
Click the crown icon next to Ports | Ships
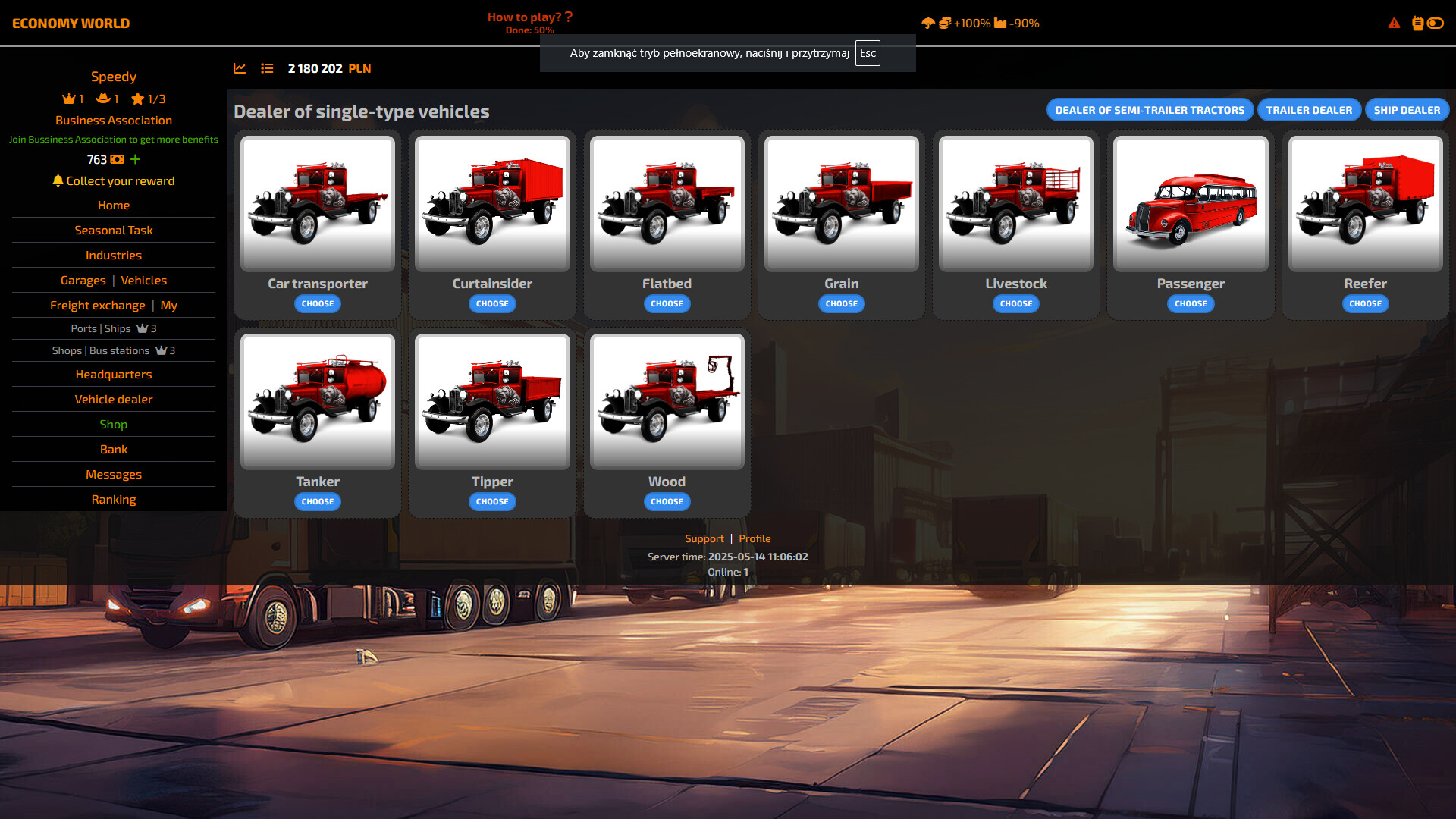click(x=141, y=328)
